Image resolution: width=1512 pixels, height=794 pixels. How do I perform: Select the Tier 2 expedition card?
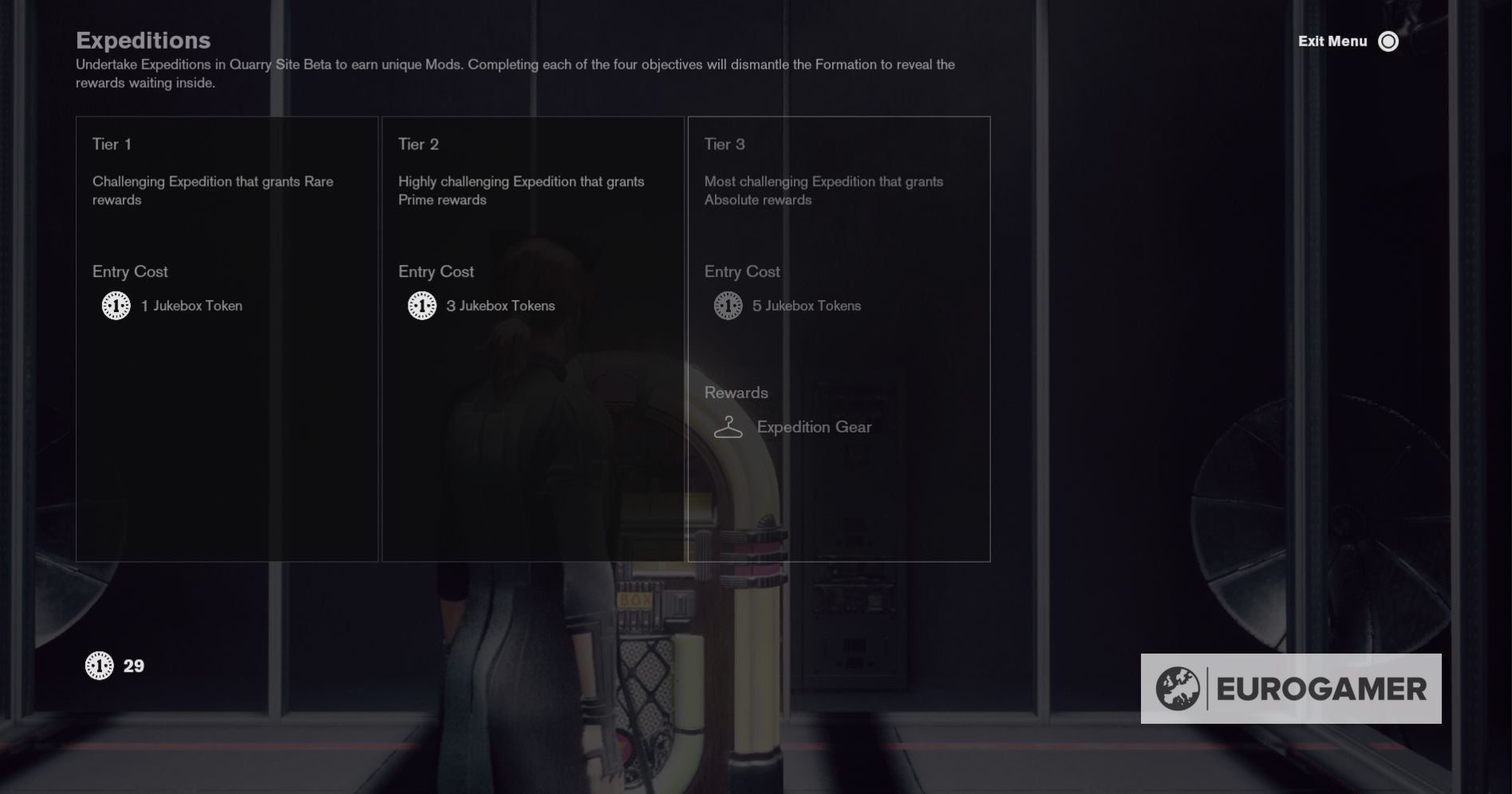(533, 338)
